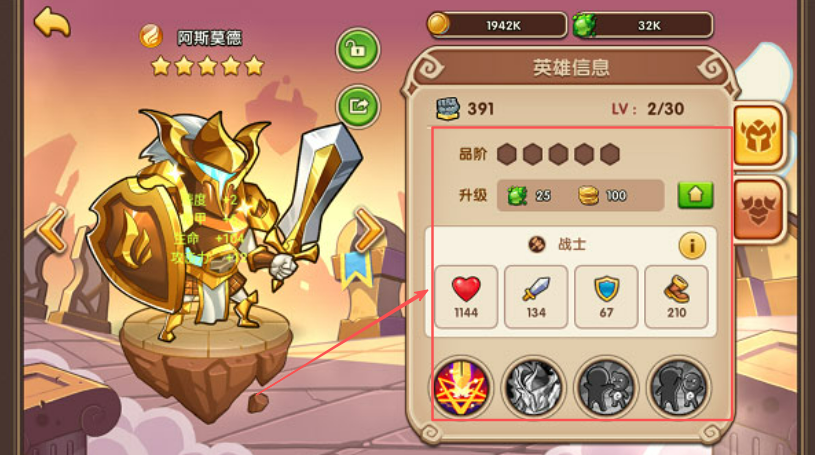Switch to the dark red helmet tab

759,209
